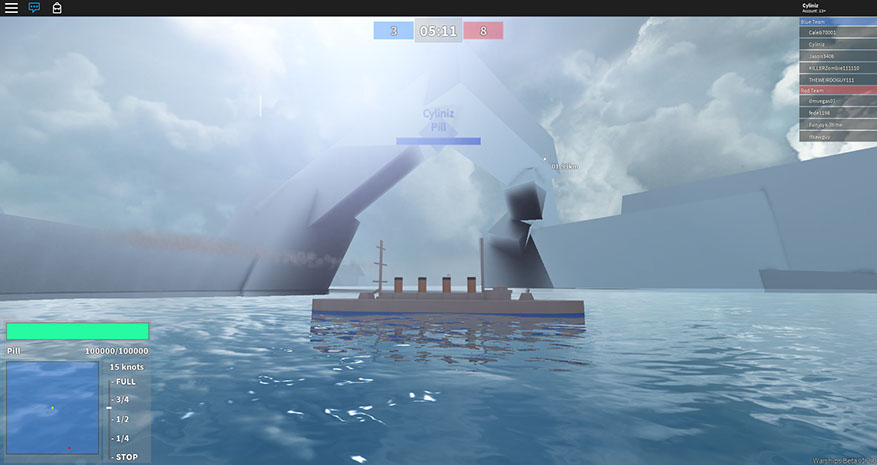Click the Blue Team header row

837,21
